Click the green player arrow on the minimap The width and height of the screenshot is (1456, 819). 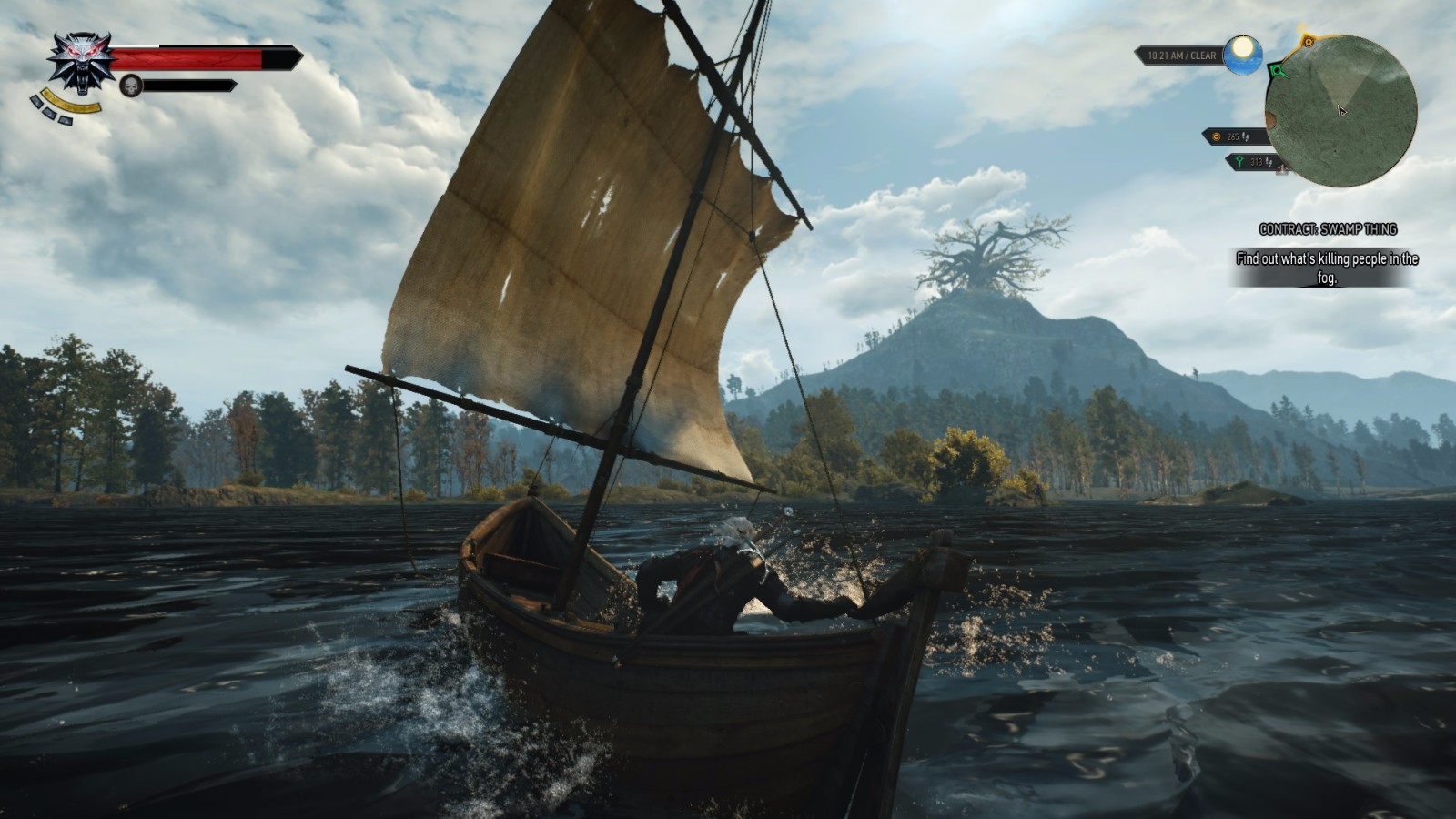click(1278, 71)
